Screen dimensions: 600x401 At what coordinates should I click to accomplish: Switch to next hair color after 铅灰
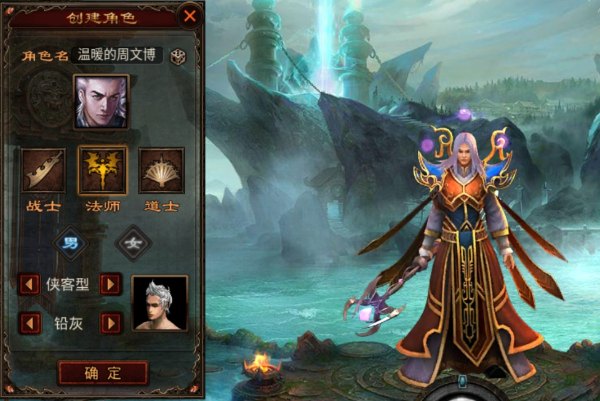click(x=111, y=322)
